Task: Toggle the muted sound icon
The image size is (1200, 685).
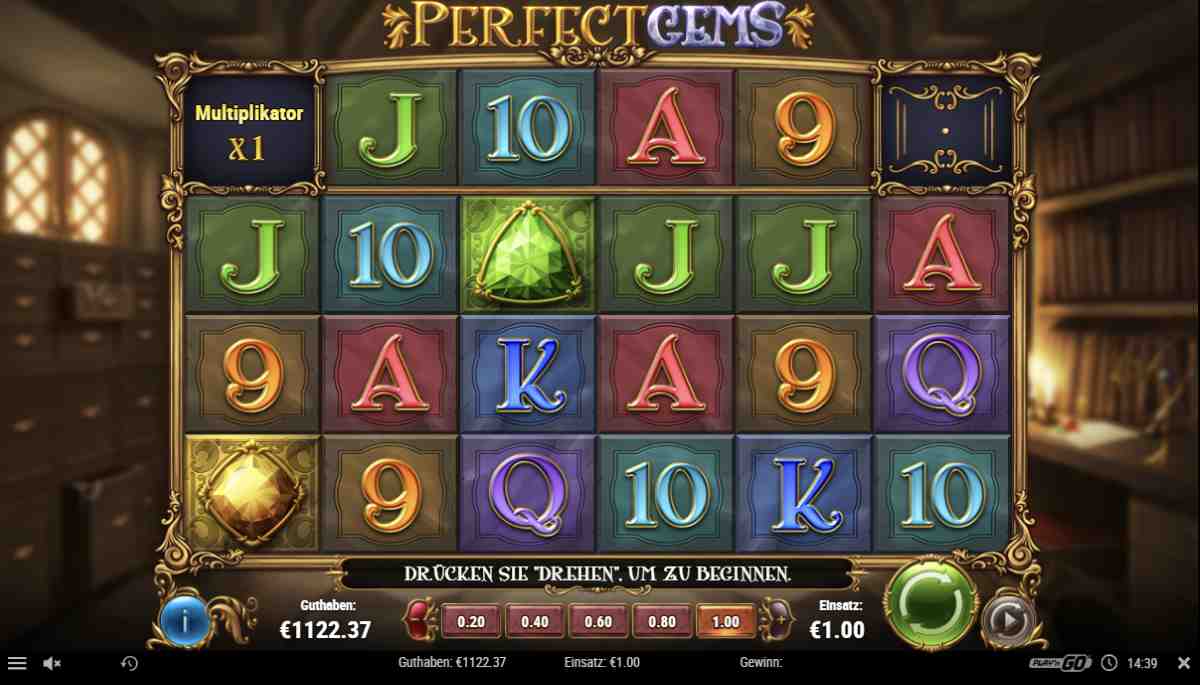Action: click(x=52, y=663)
